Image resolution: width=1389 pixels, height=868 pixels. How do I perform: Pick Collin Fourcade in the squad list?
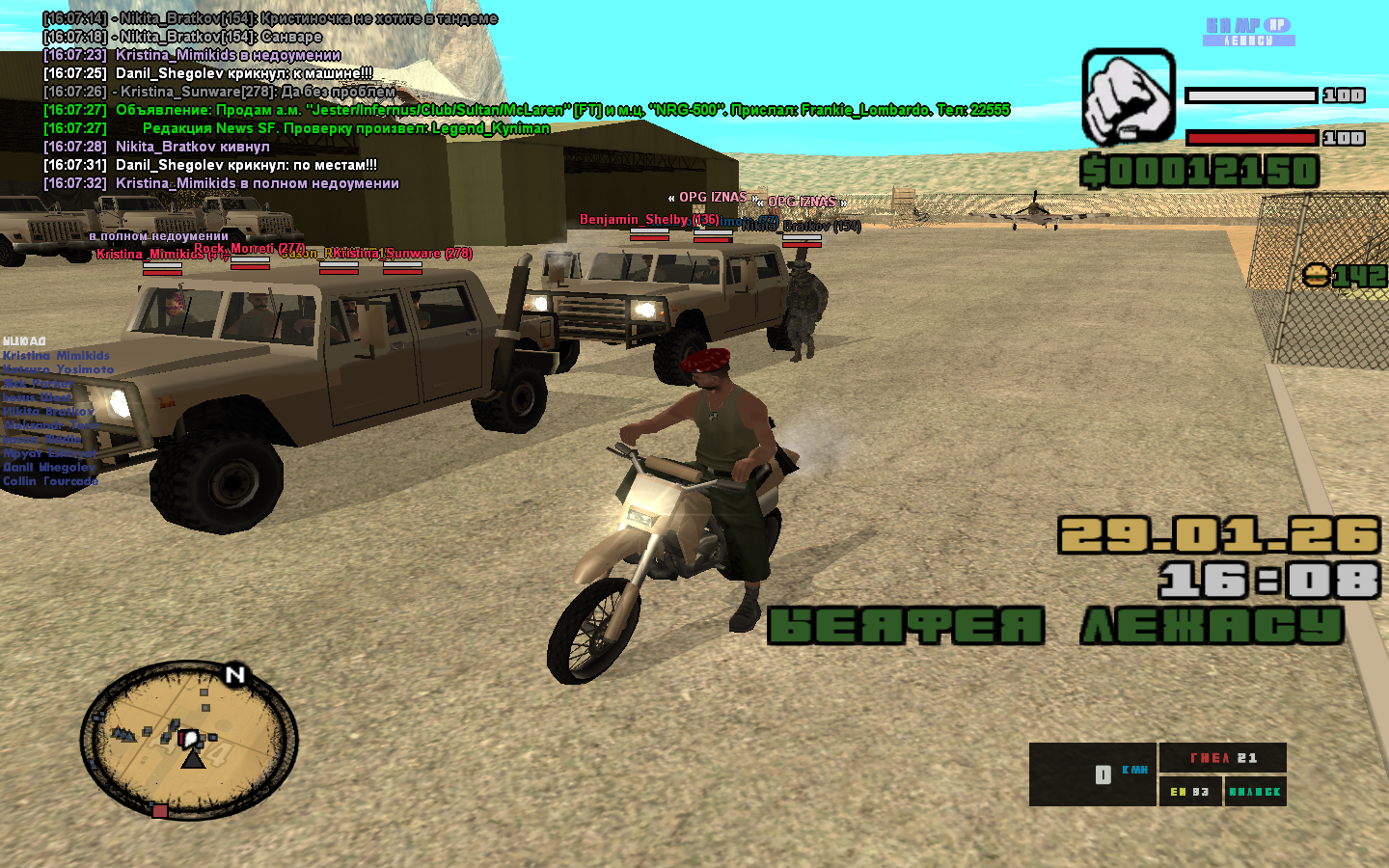pos(50,481)
